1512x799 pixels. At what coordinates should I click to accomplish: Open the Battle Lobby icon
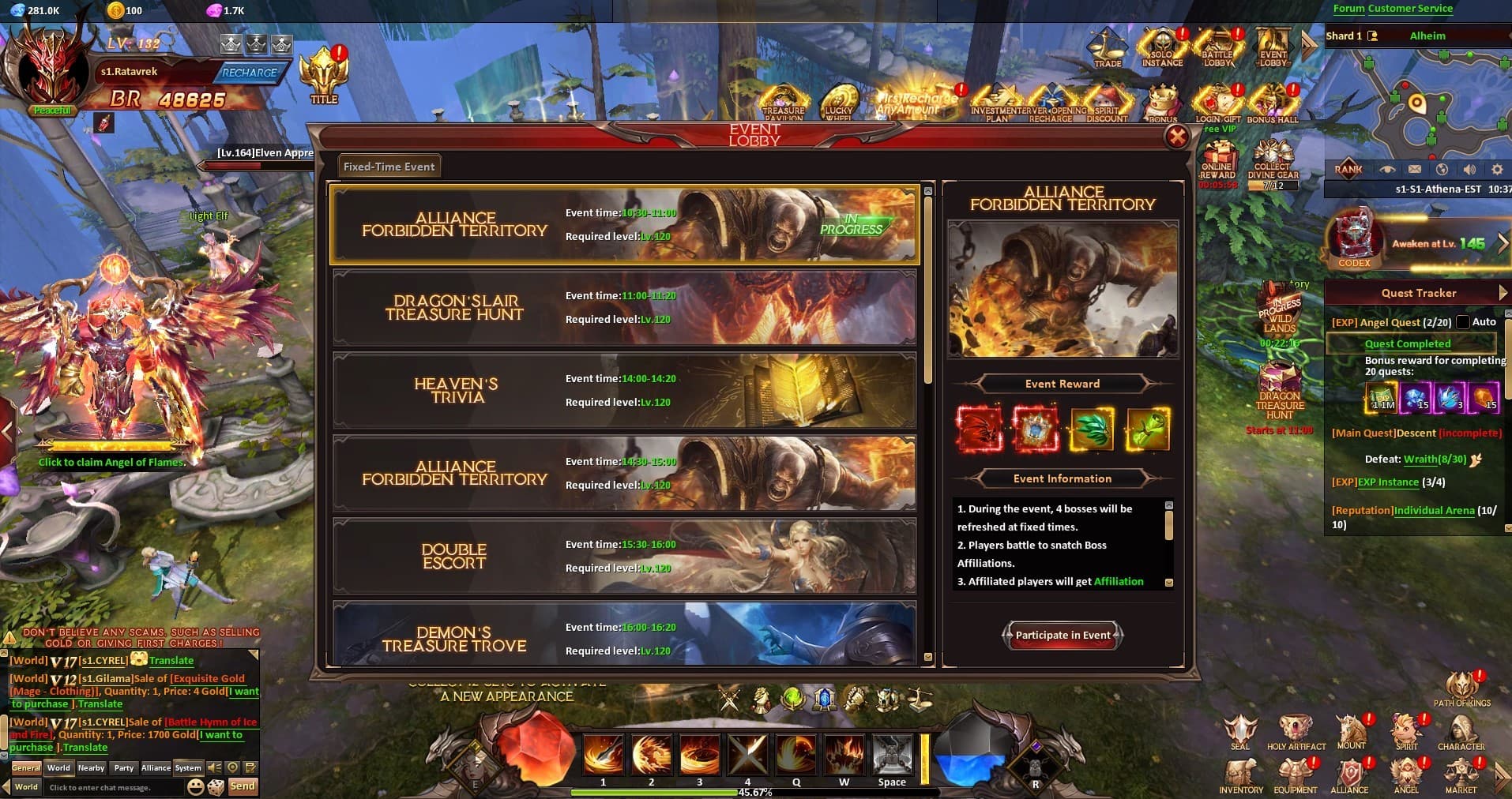click(1217, 47)
